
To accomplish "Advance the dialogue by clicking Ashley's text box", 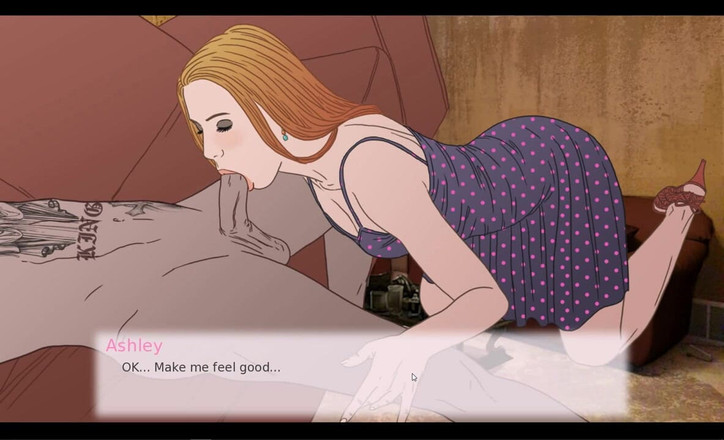I will (360, 375).
